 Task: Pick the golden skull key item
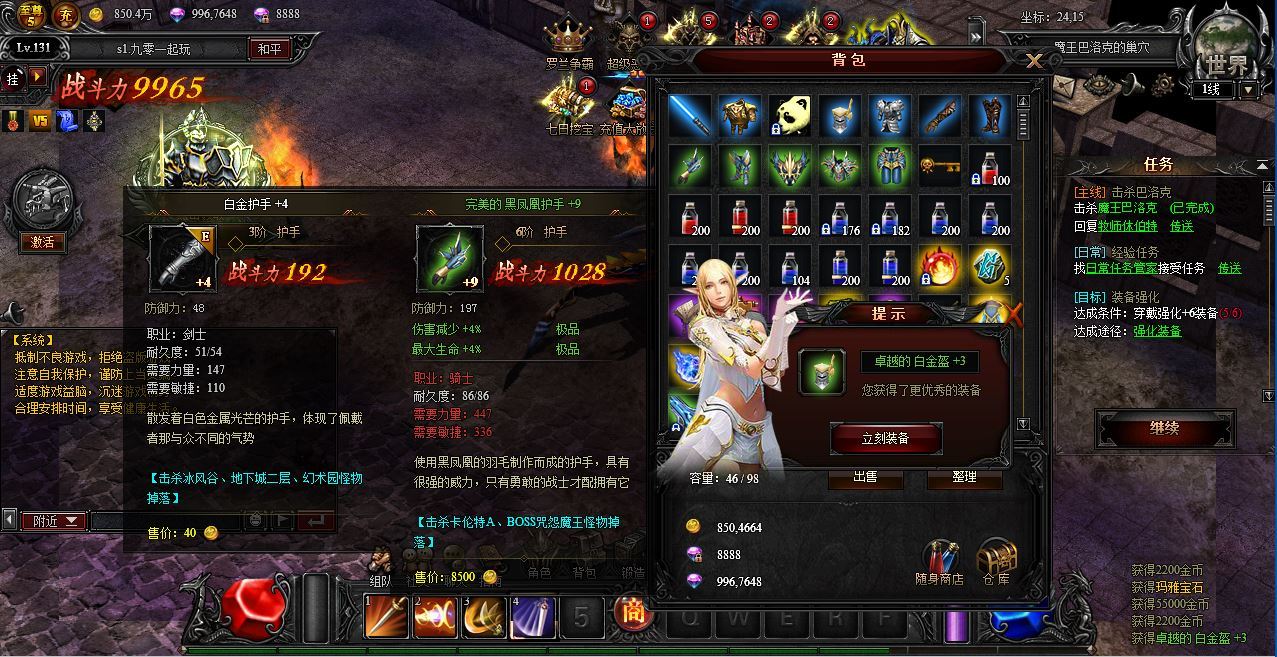940,166
